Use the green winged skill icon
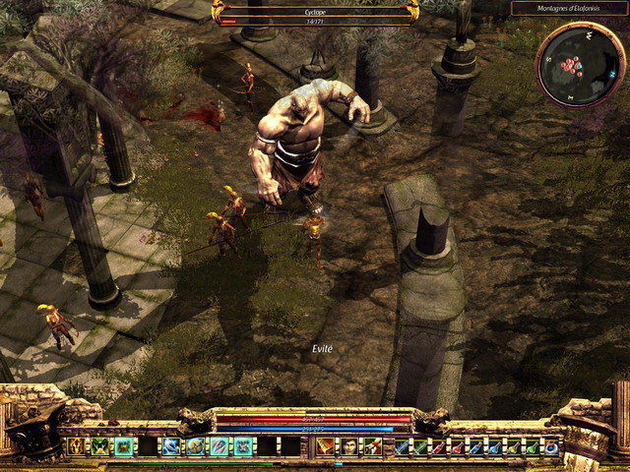 point(100,446)
